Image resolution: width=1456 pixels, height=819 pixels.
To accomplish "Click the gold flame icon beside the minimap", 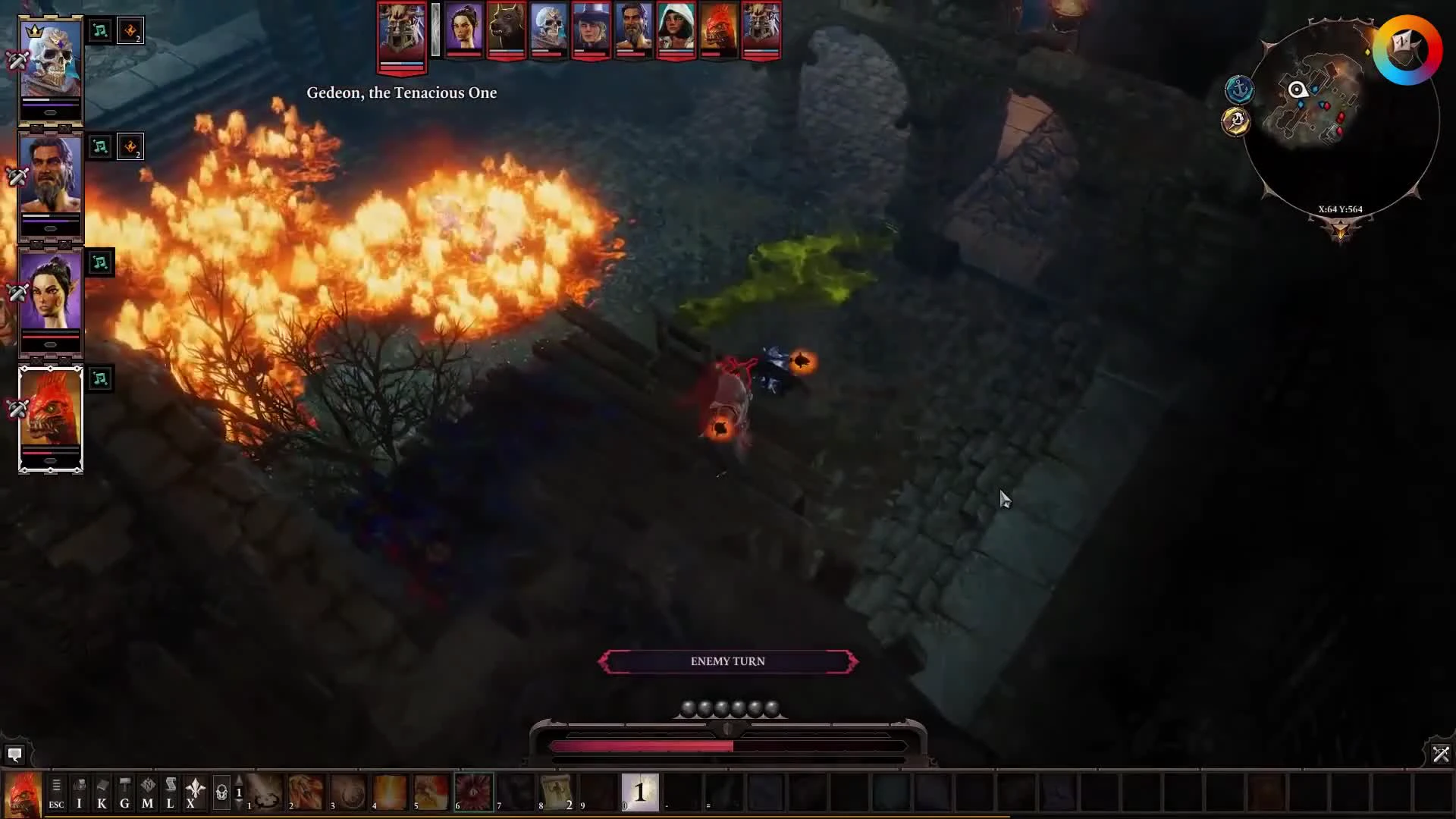I will click(1236, 121).
